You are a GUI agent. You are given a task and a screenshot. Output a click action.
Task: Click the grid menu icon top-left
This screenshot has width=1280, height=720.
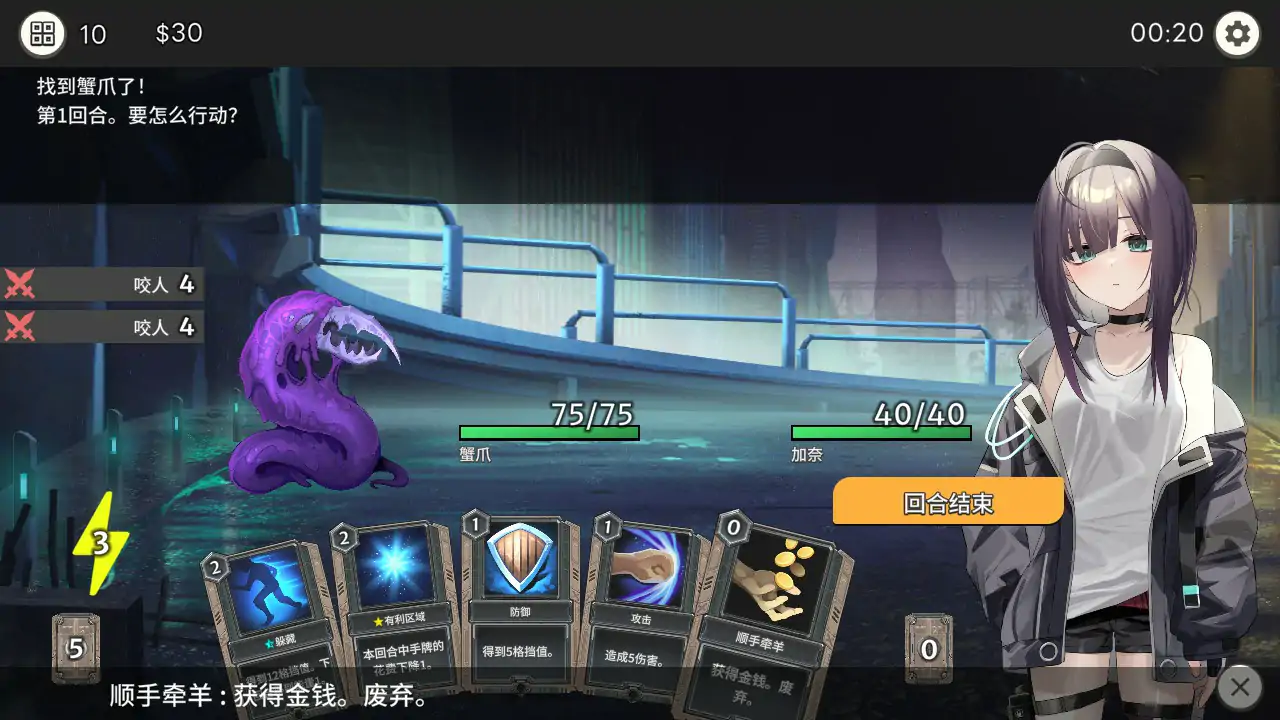40,33
